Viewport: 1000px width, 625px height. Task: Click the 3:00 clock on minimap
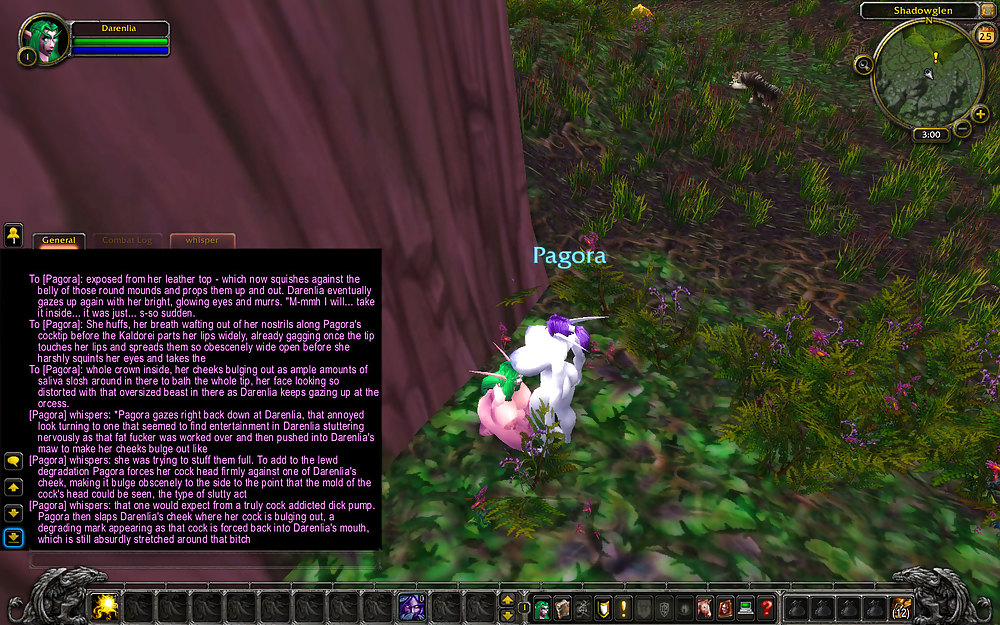(930, 135)
